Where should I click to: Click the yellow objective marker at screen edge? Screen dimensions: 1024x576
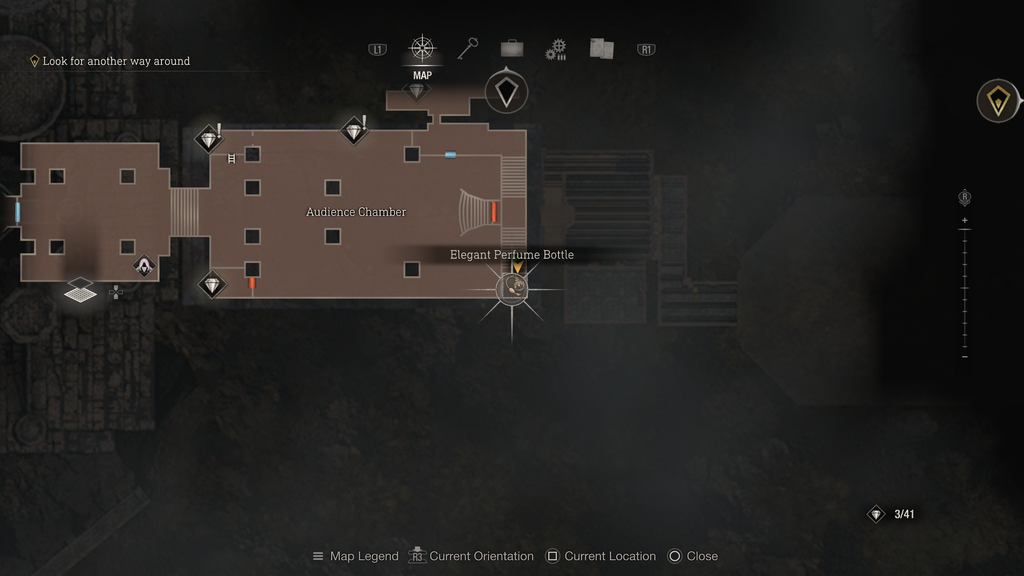point(998,101)
